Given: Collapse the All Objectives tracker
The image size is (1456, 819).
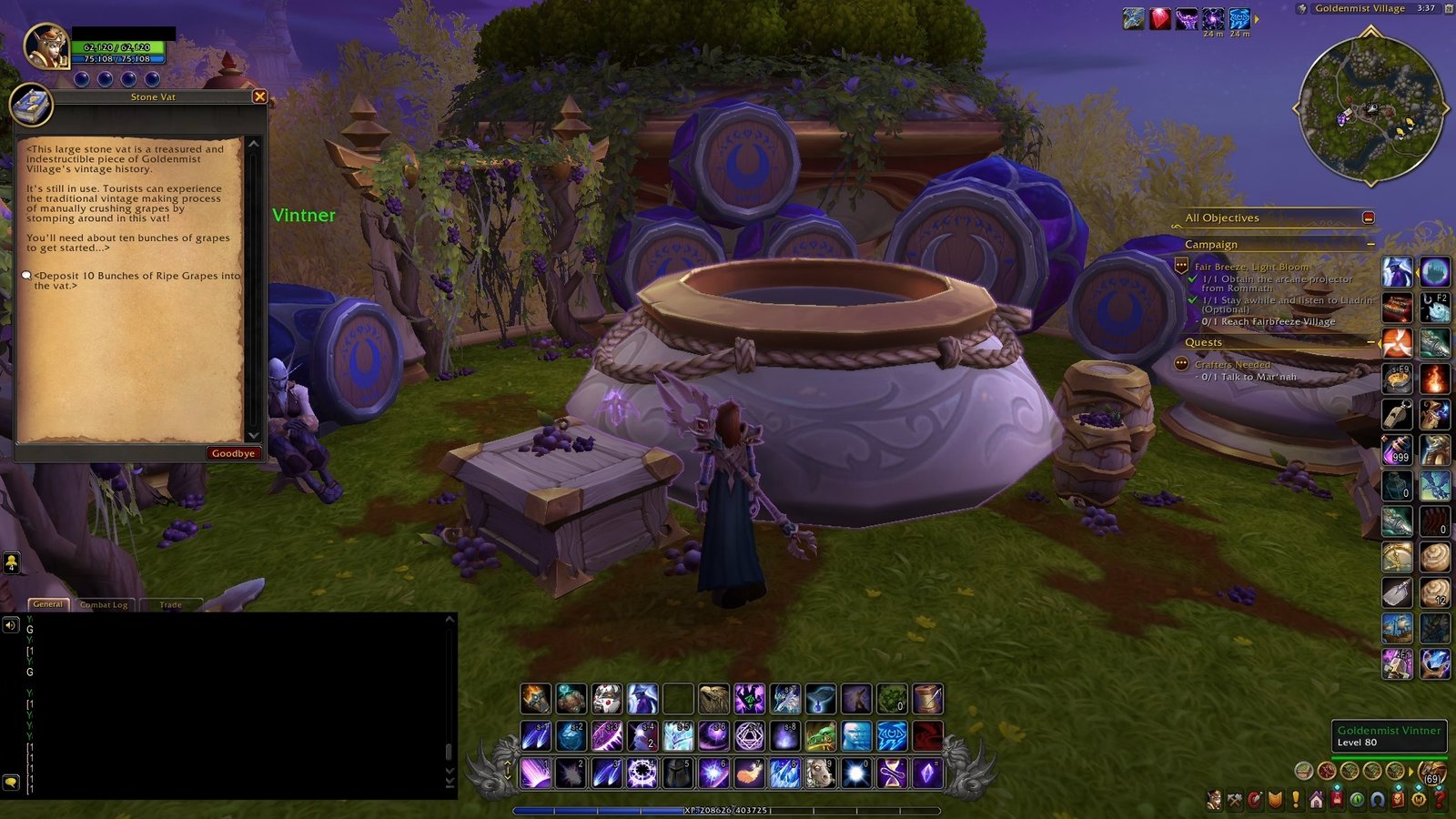Looking at the screenshot, I should click(1369, 218).
